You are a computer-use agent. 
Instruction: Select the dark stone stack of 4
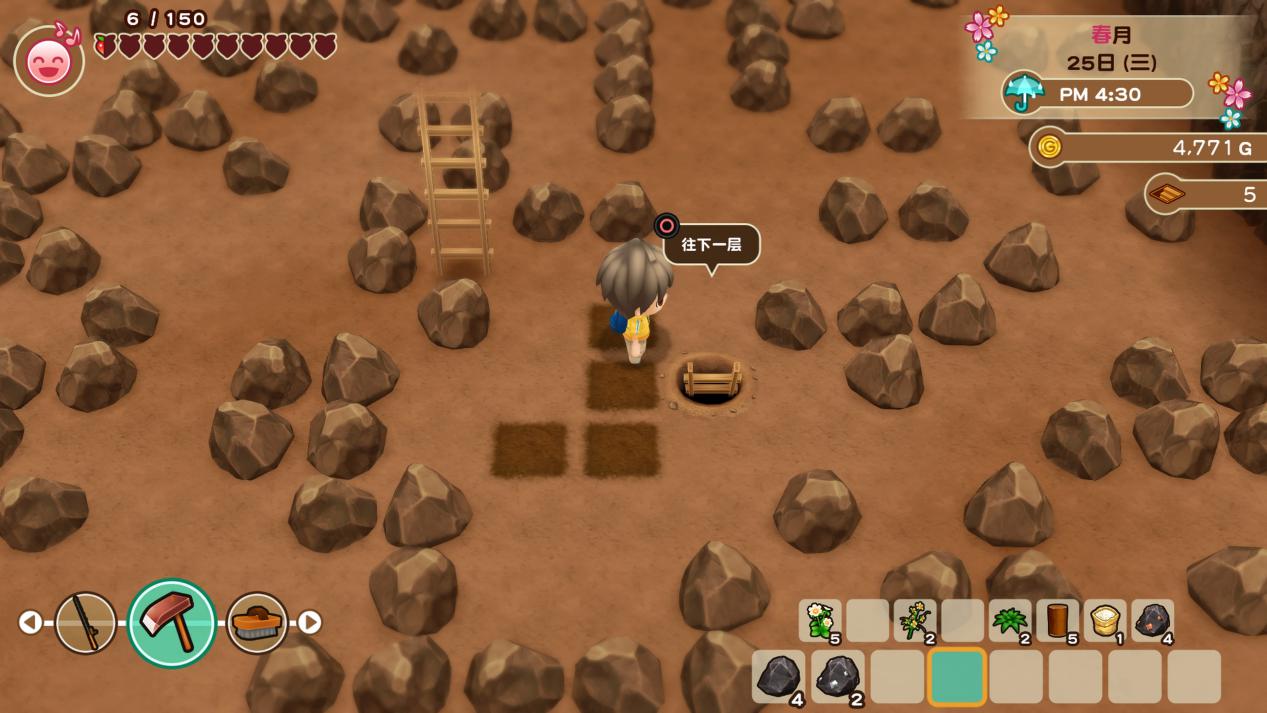[x=778, y=676]
